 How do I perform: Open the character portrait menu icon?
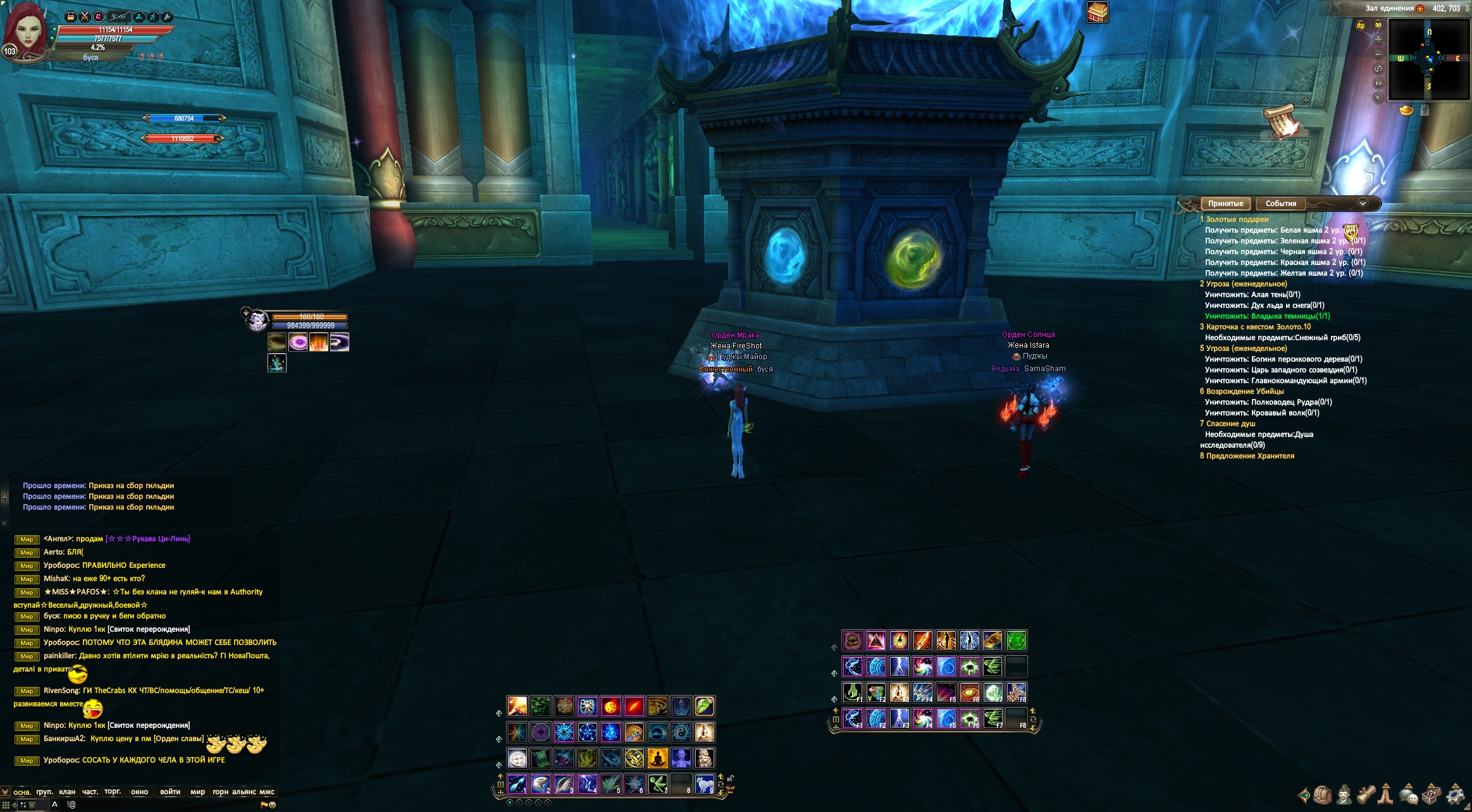tap(1344, 794)
